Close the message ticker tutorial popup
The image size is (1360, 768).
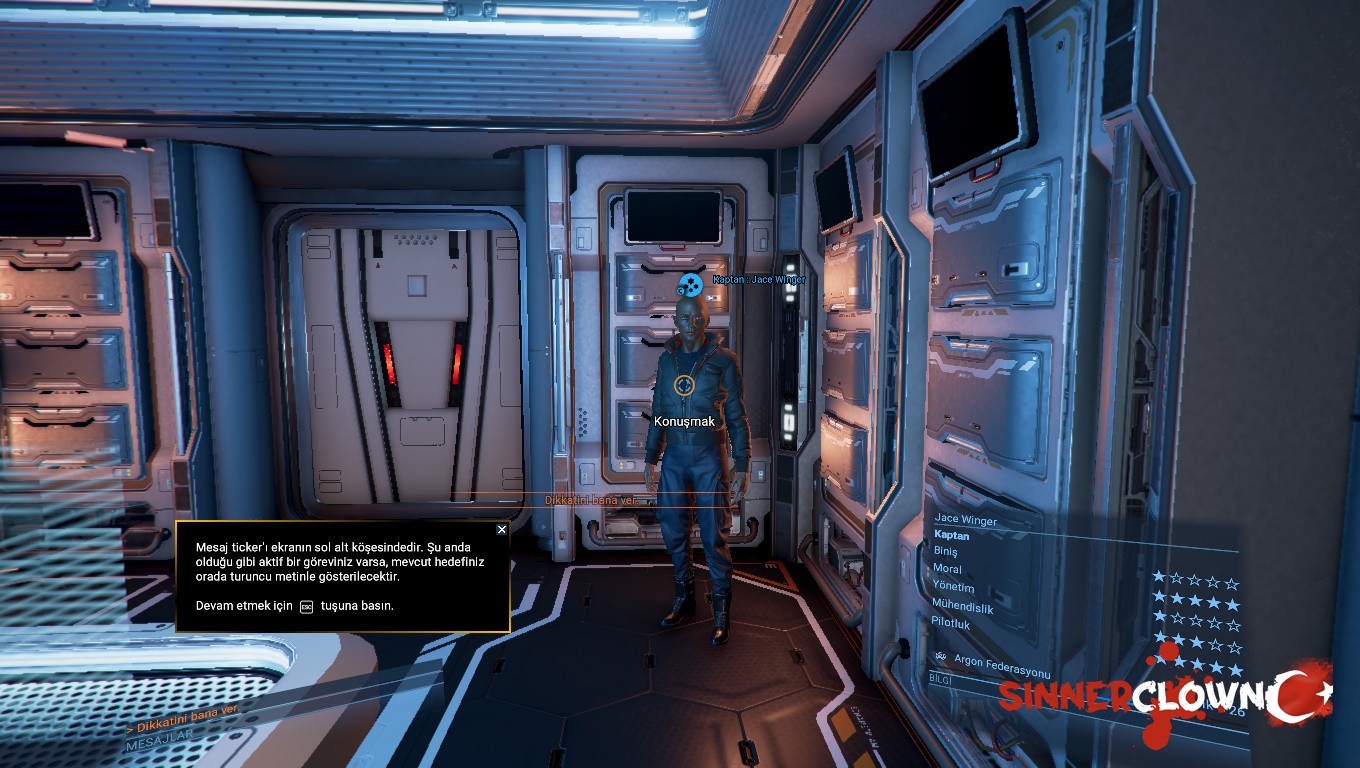[x=502, y=530]
